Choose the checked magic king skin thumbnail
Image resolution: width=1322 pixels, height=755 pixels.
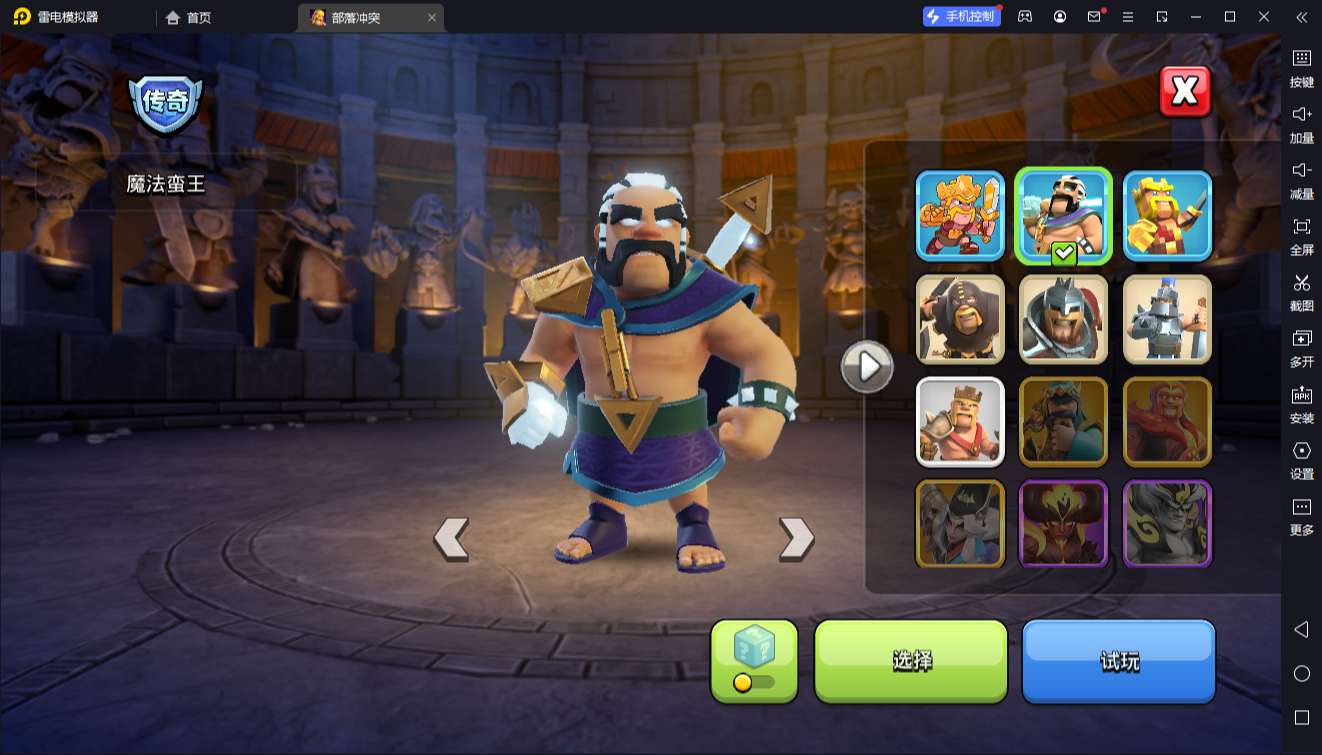pyautogui.click(x=1064, y=216)
